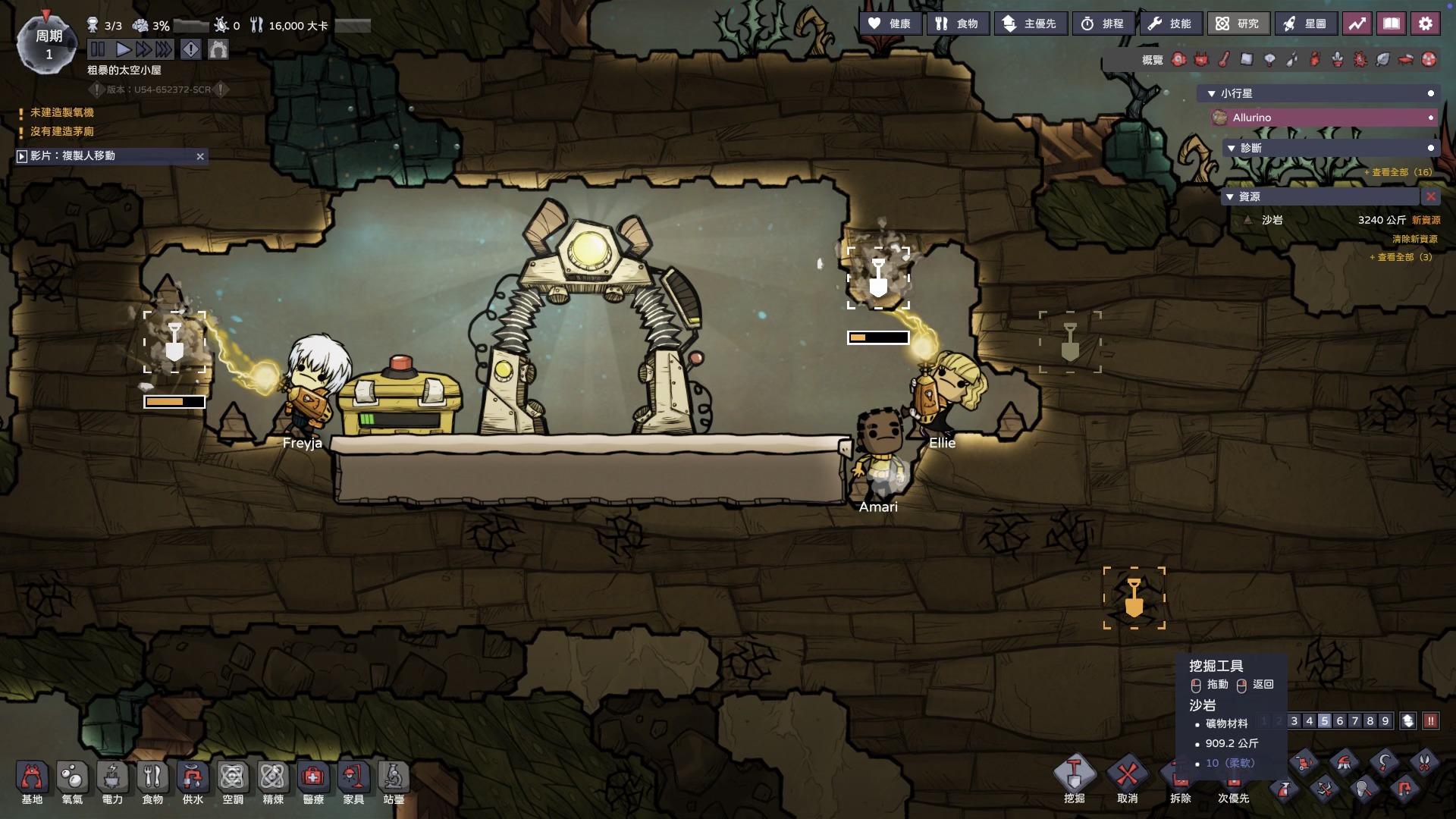Image resolution: width=1456 pixels, height=819 pixels.
Task: Collapse the 資源 resources panel section
Action: coord(1230,196)
